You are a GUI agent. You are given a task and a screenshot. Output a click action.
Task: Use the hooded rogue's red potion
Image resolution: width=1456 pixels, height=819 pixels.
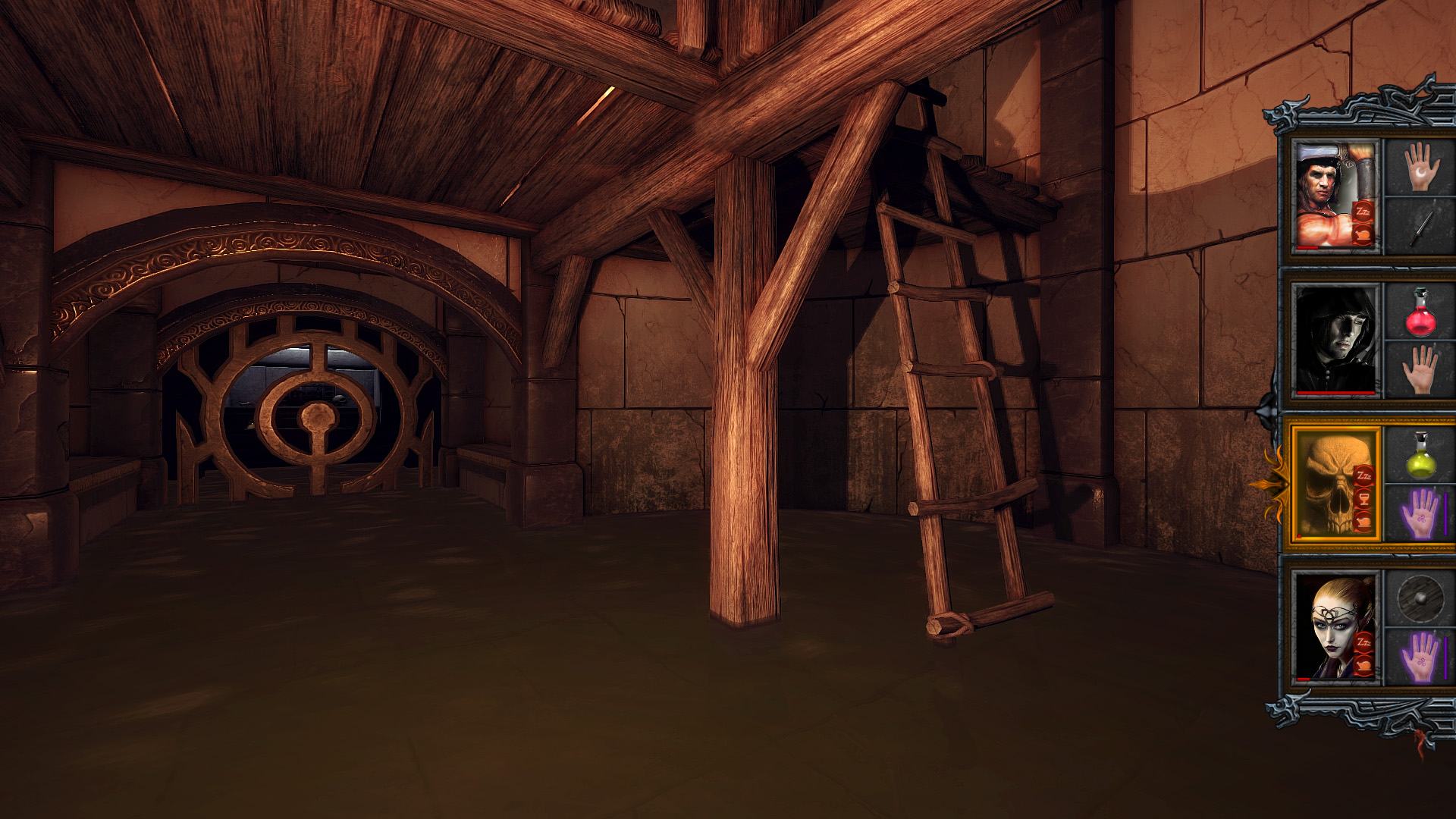tap(1416, 311)
